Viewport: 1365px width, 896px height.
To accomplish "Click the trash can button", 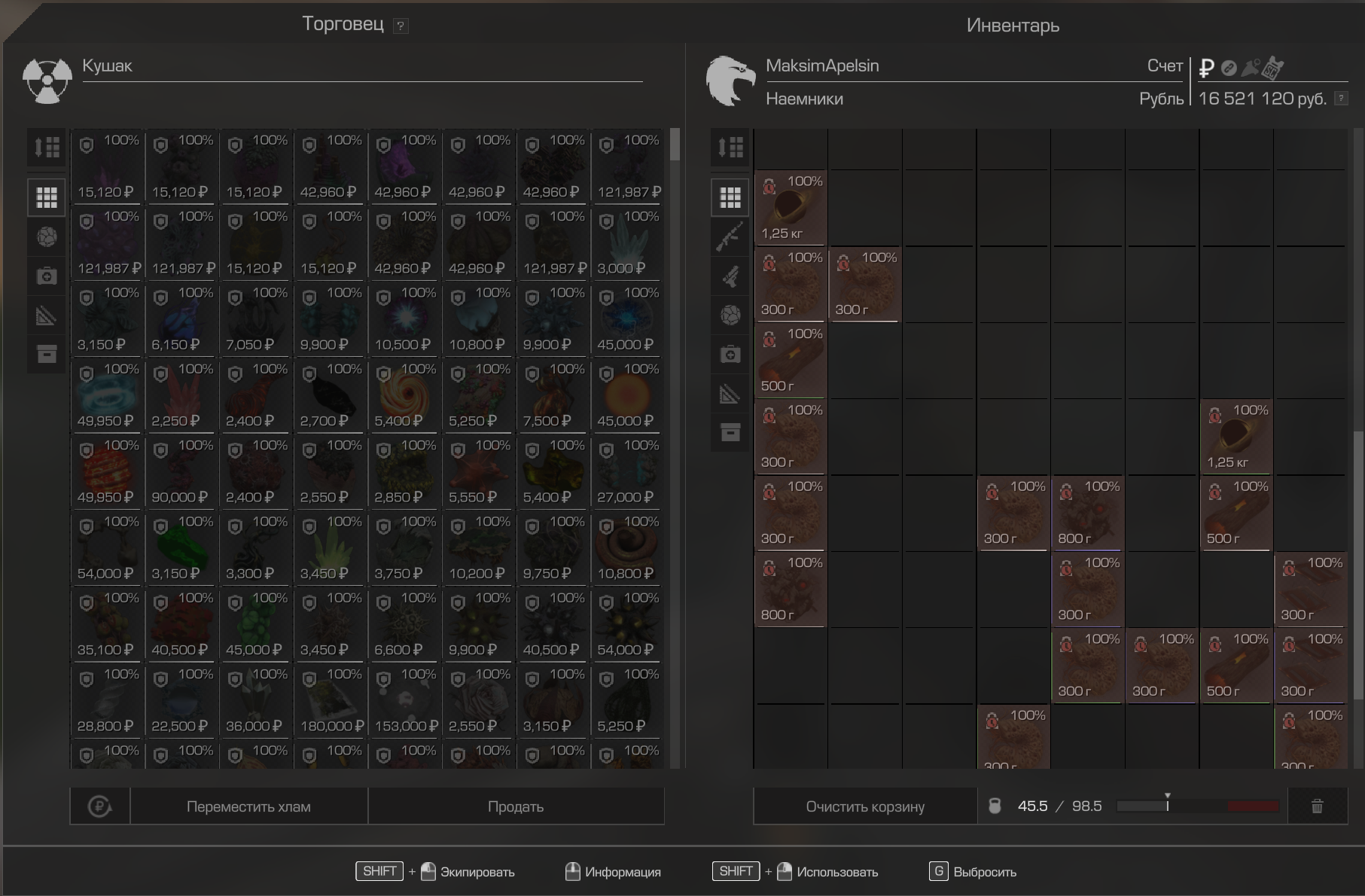I will pyautogui.click(x=1317, y=806).
